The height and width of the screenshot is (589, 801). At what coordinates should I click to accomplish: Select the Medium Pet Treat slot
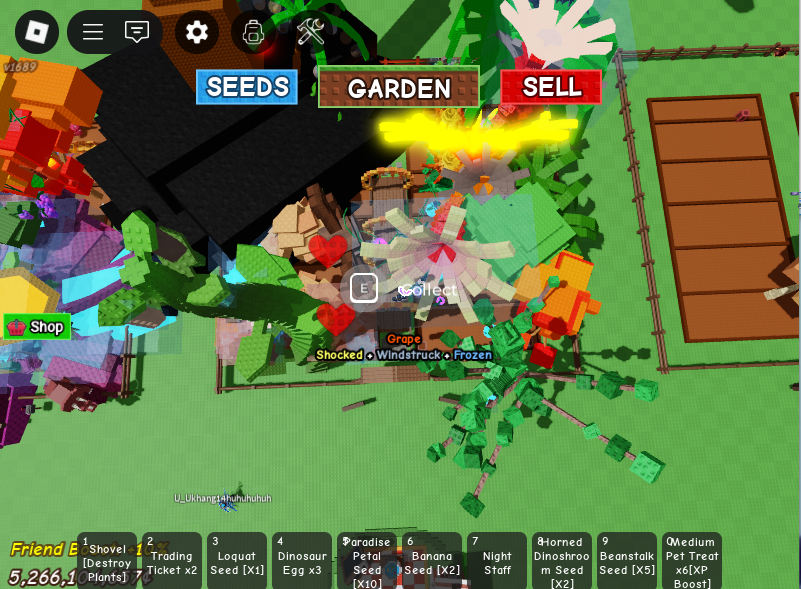coord(692,561)
